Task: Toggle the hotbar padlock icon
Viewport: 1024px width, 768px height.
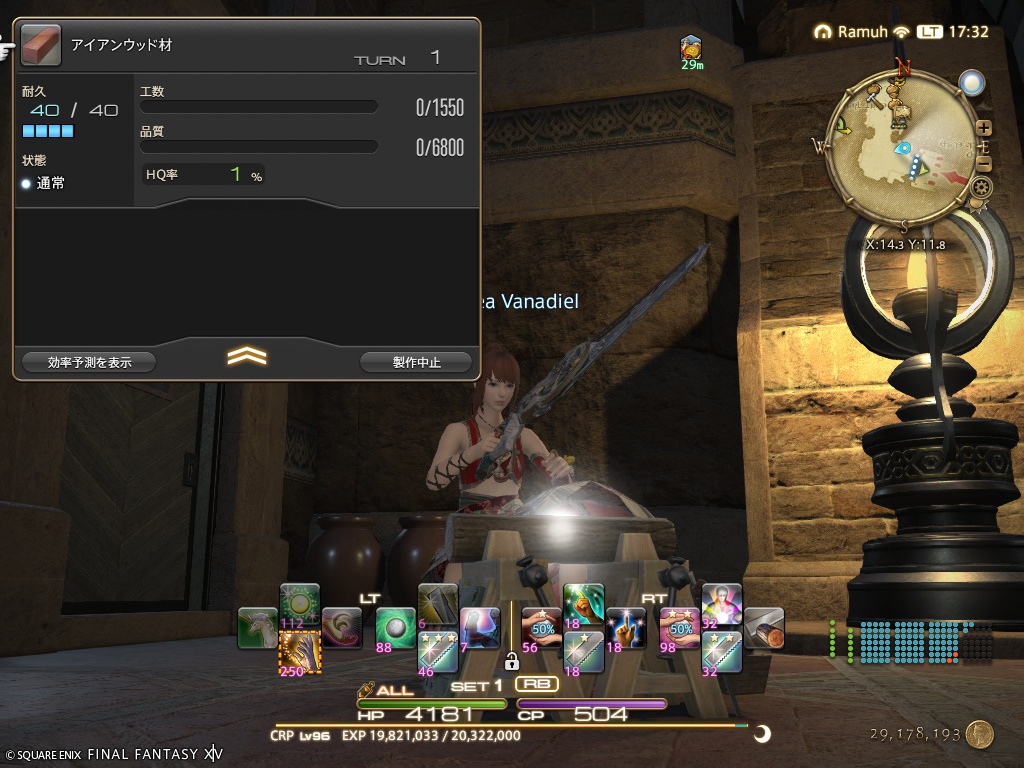Action: point(511,661)
